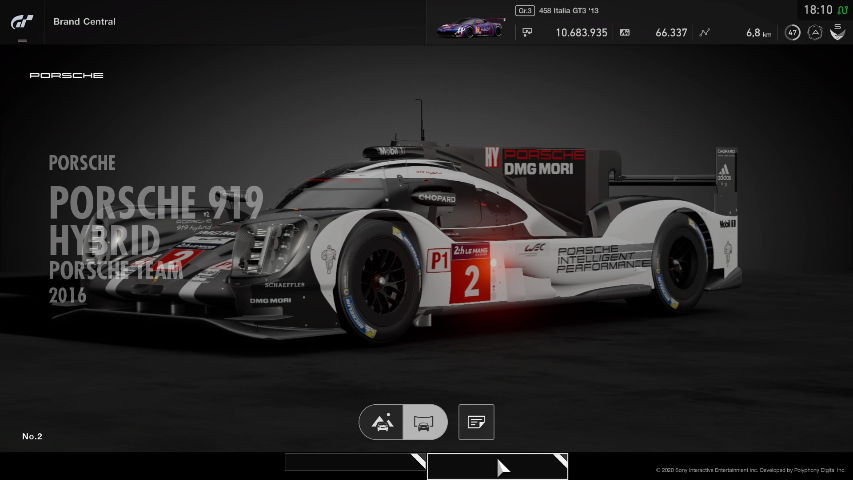Open the triangle-in-circle rating icon in the header
The width and height of the screenshot is (853, 480).
tap(815, 32)
